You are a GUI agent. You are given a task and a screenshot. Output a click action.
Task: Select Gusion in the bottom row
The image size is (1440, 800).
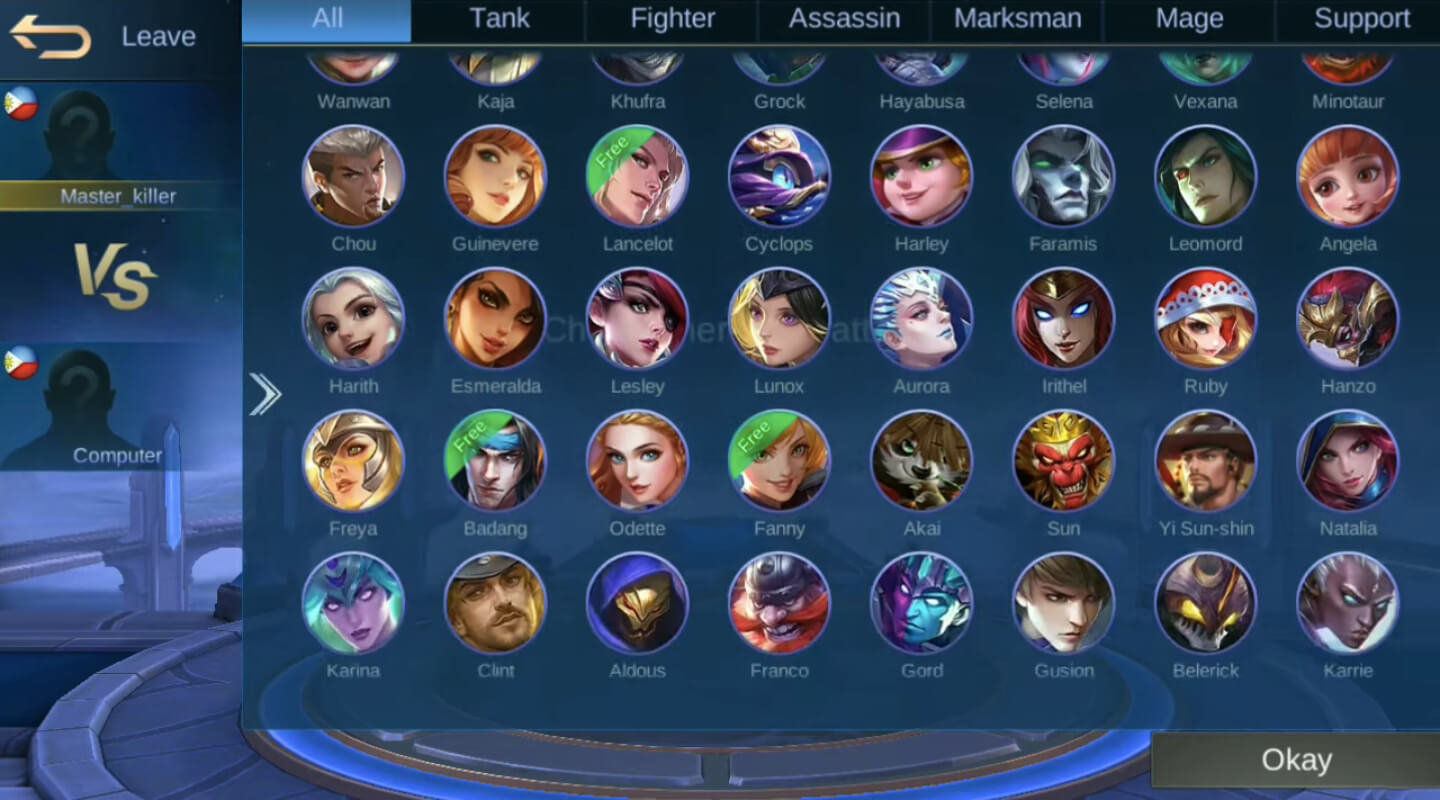point(1063,602)
